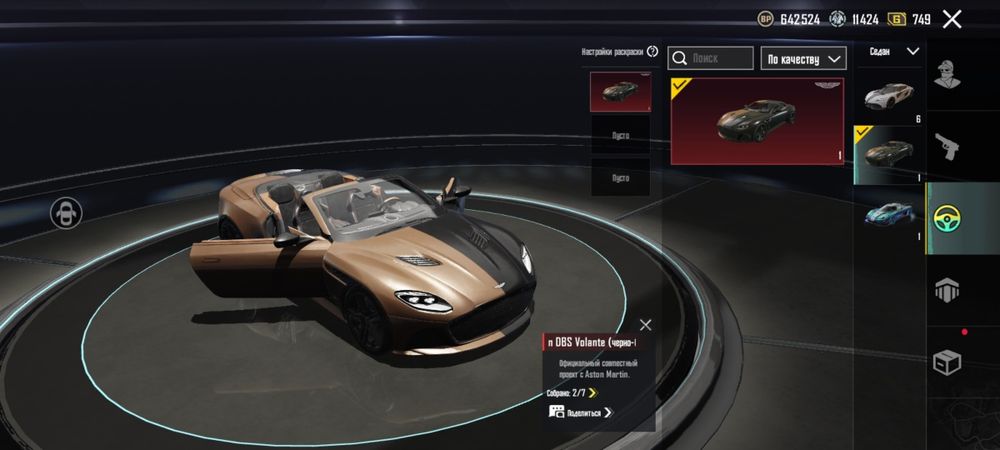The width and height of the screenshot is (1000, 450).
Task: Open the По качеству sort dropdown
Action: (803, 59)
